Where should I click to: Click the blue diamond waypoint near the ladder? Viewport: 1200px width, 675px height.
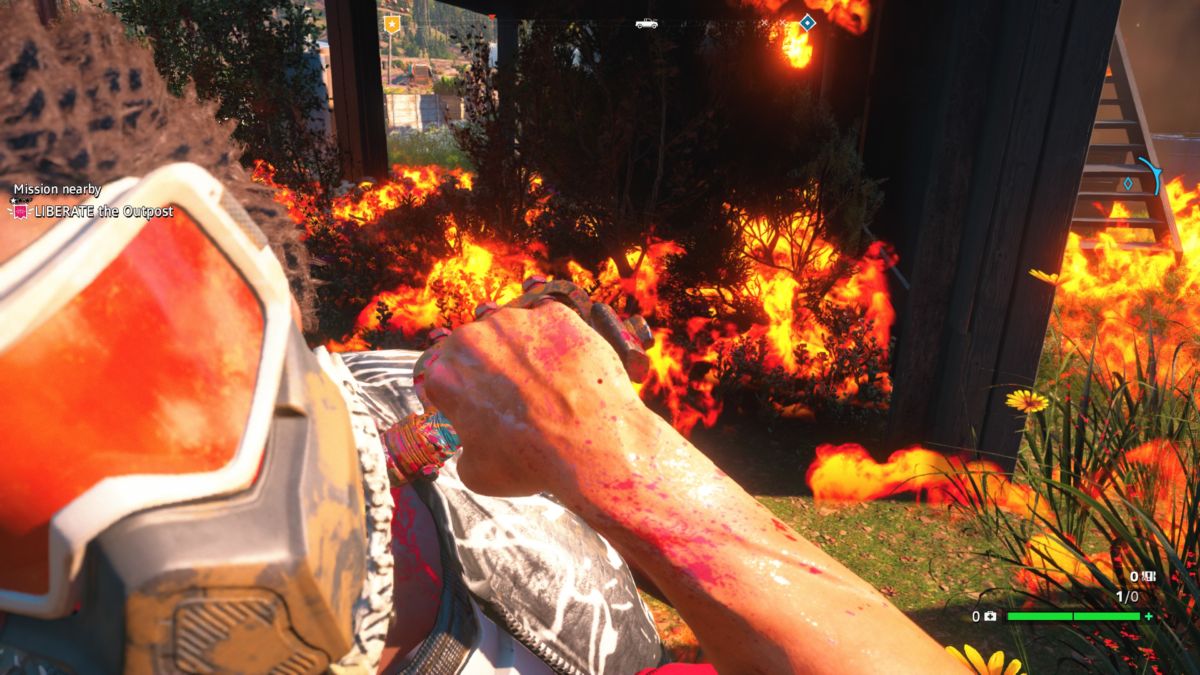(x=1128, y=183)
